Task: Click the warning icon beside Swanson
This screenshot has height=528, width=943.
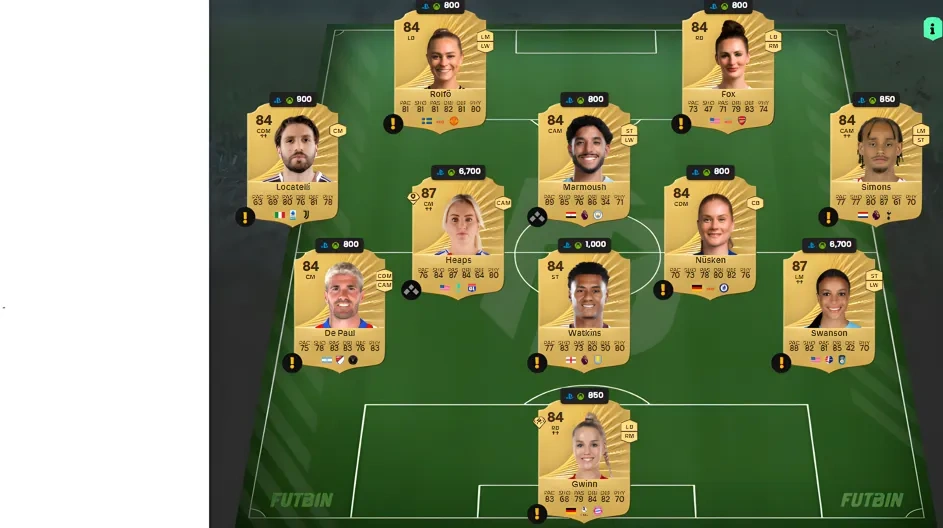Action: tap(781, 362)
